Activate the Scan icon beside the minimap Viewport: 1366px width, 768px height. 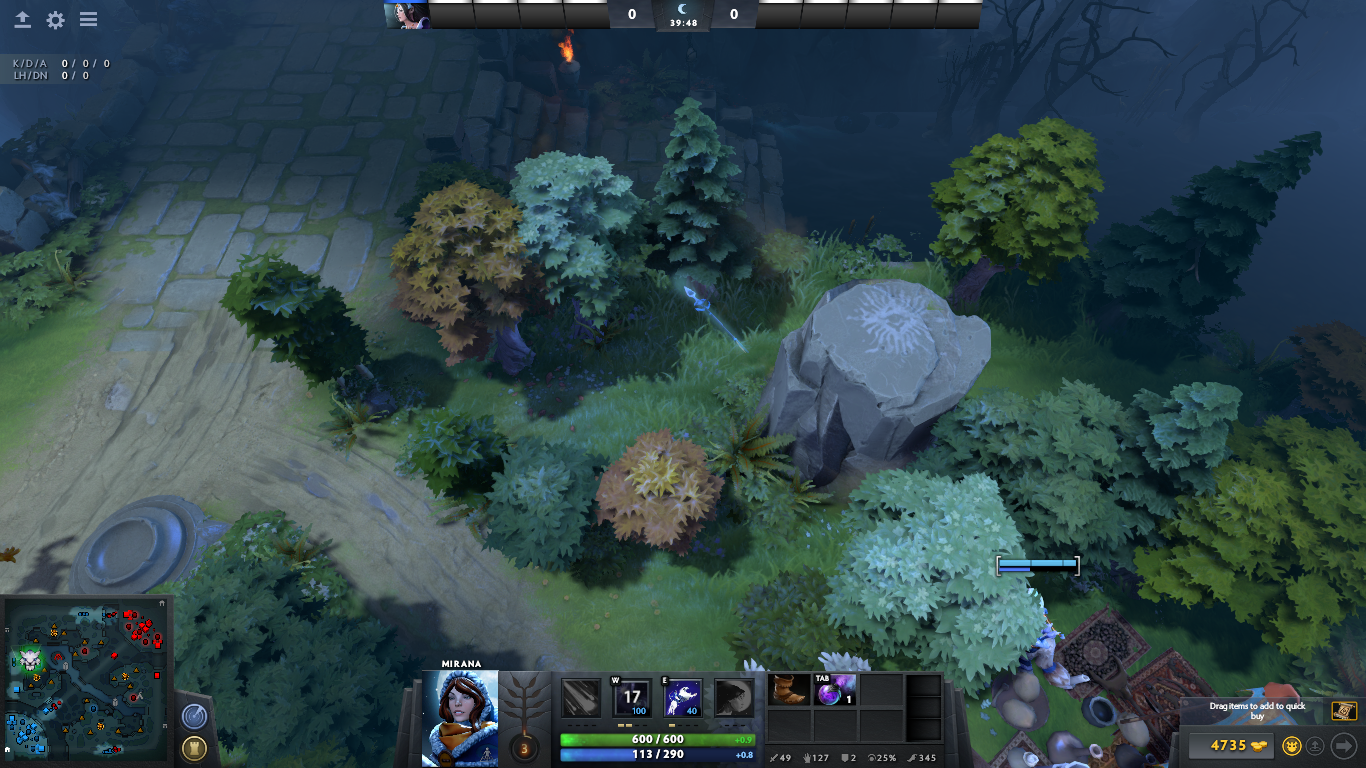pos(194,716)
